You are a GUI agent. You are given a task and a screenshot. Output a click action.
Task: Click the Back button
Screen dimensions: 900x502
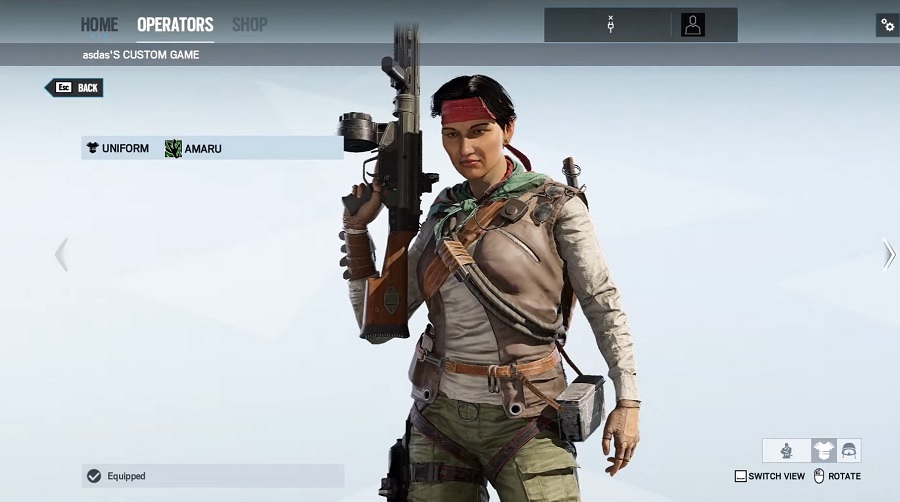75,88
